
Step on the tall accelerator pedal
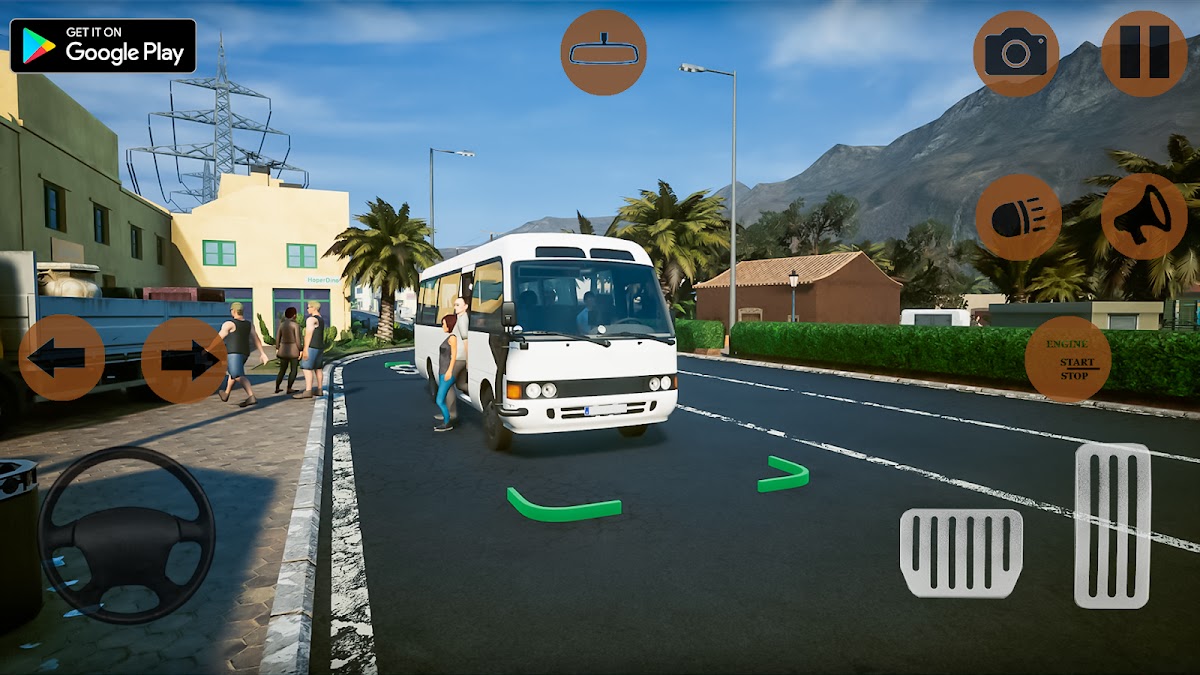1112,525
